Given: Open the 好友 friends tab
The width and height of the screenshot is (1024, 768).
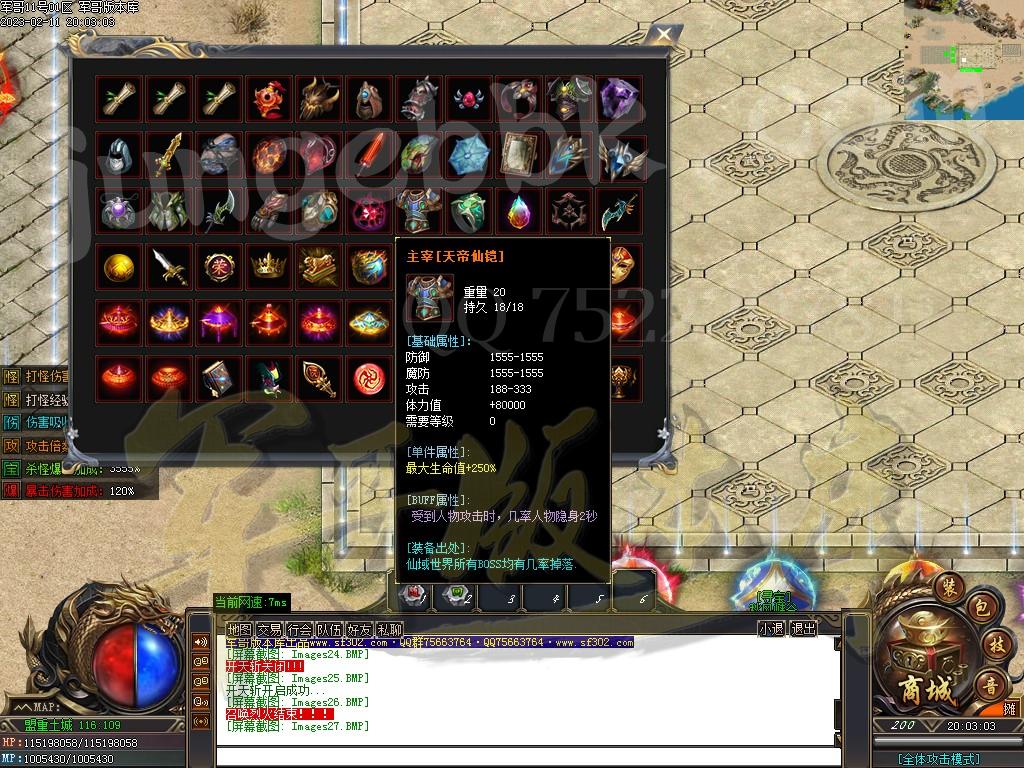Looking at the screenshot, I should click(x=359, y=629).
